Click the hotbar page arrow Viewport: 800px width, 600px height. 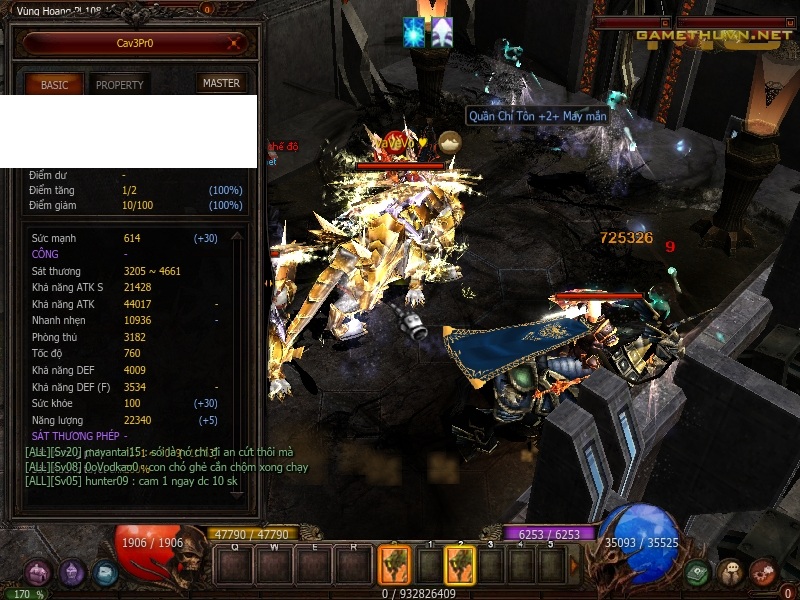574,566
